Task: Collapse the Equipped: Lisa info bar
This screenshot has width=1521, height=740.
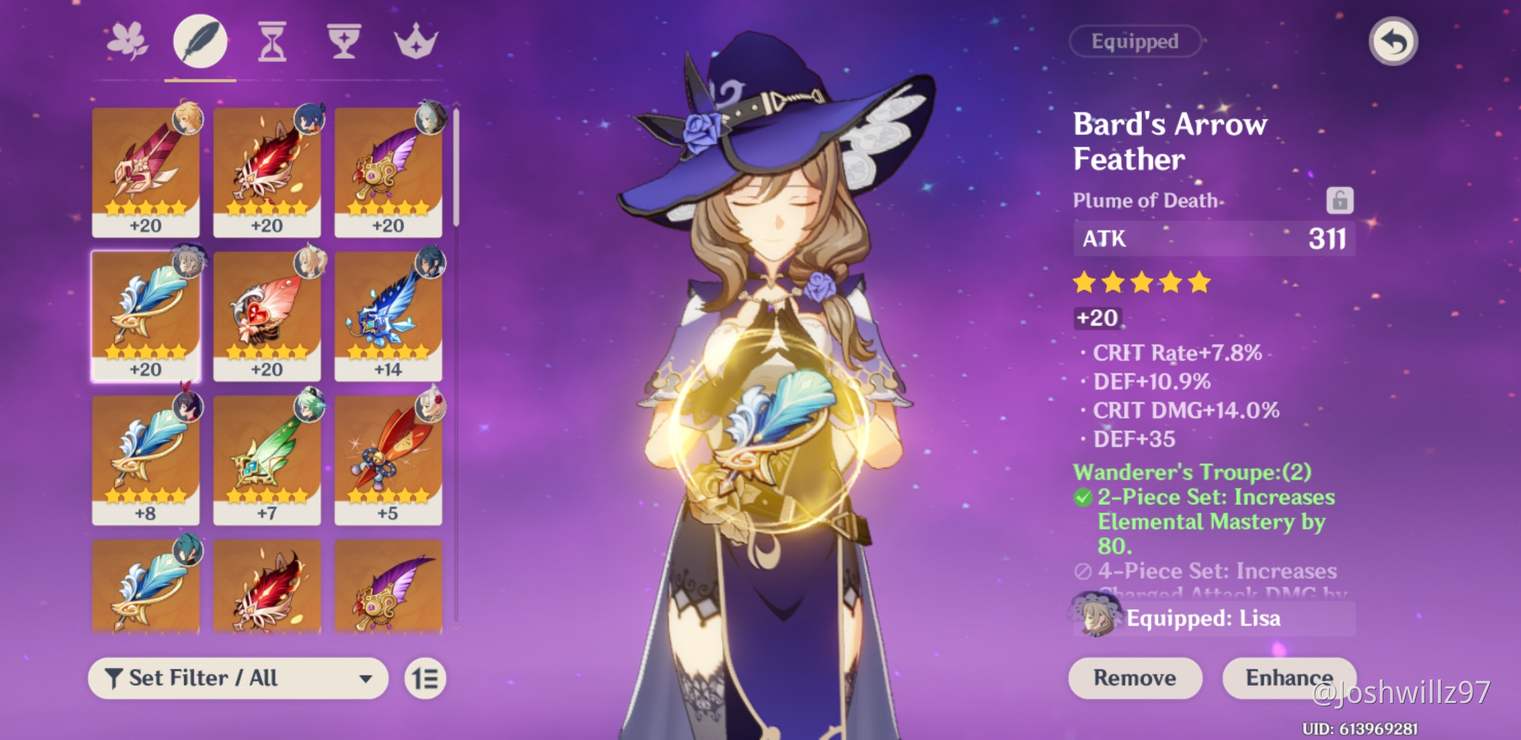Action: (1212, 618)
